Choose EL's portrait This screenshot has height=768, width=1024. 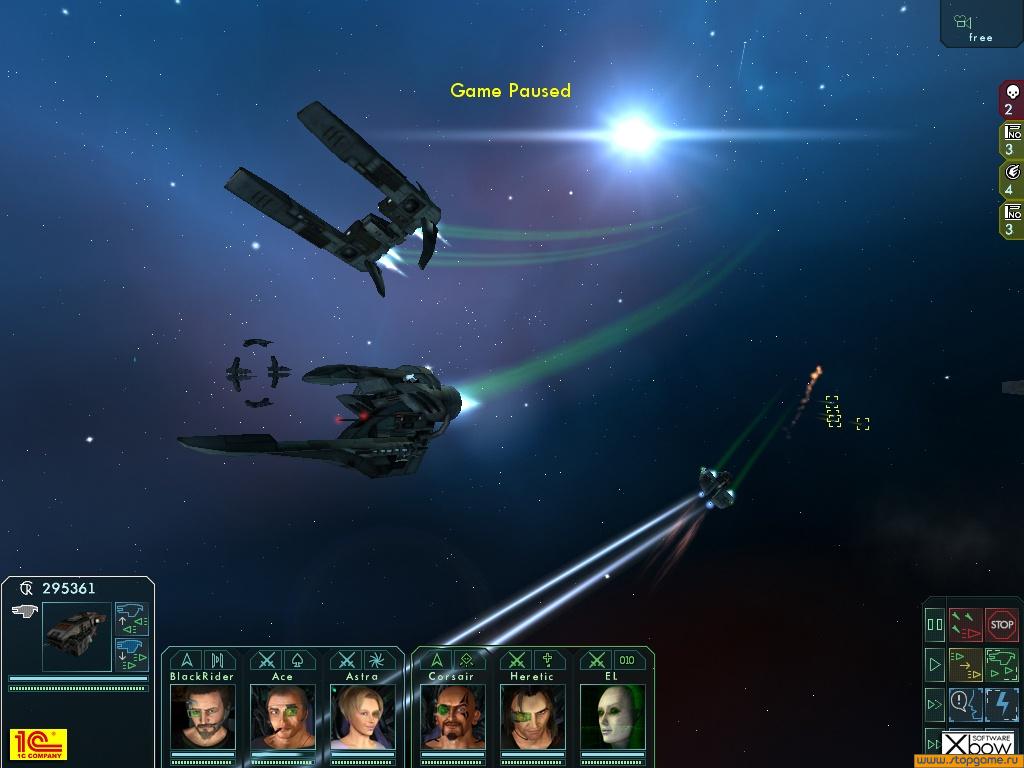point(612,716)
